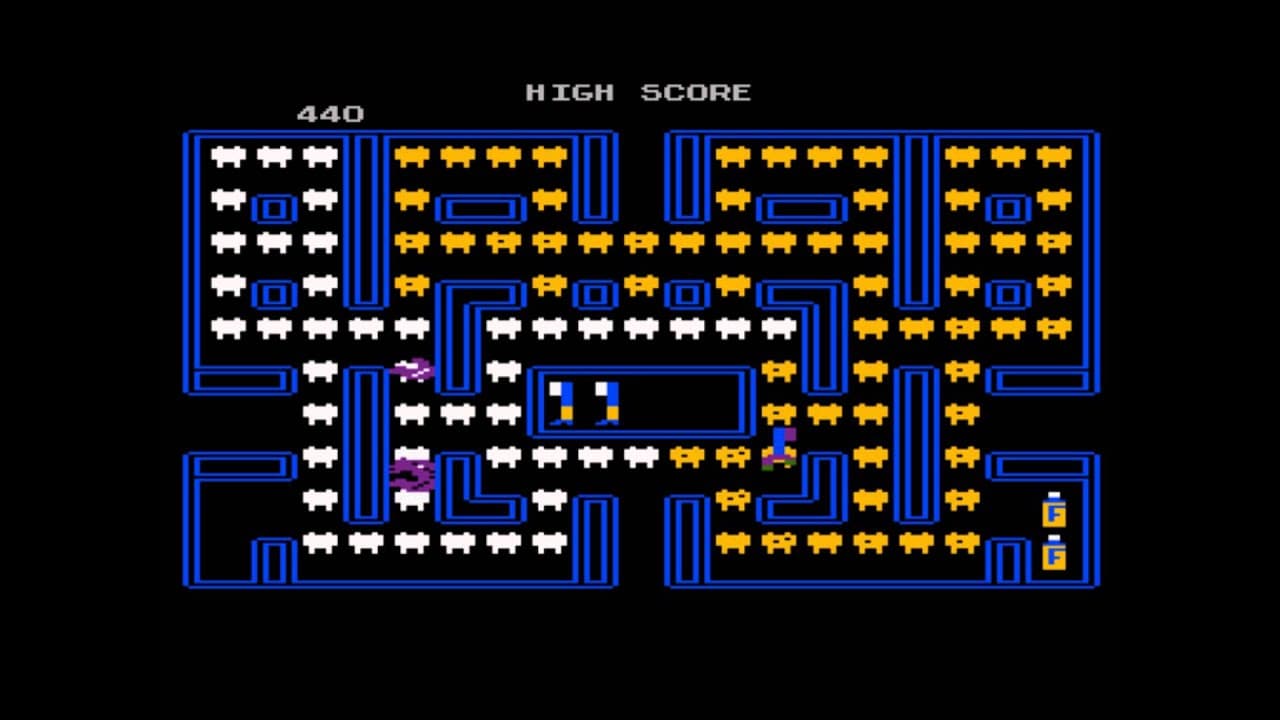The width and height of the screenshot is (1280, 720).
Task: Click the upper fluoride bottle marked F
Action: coord(1052,513)
